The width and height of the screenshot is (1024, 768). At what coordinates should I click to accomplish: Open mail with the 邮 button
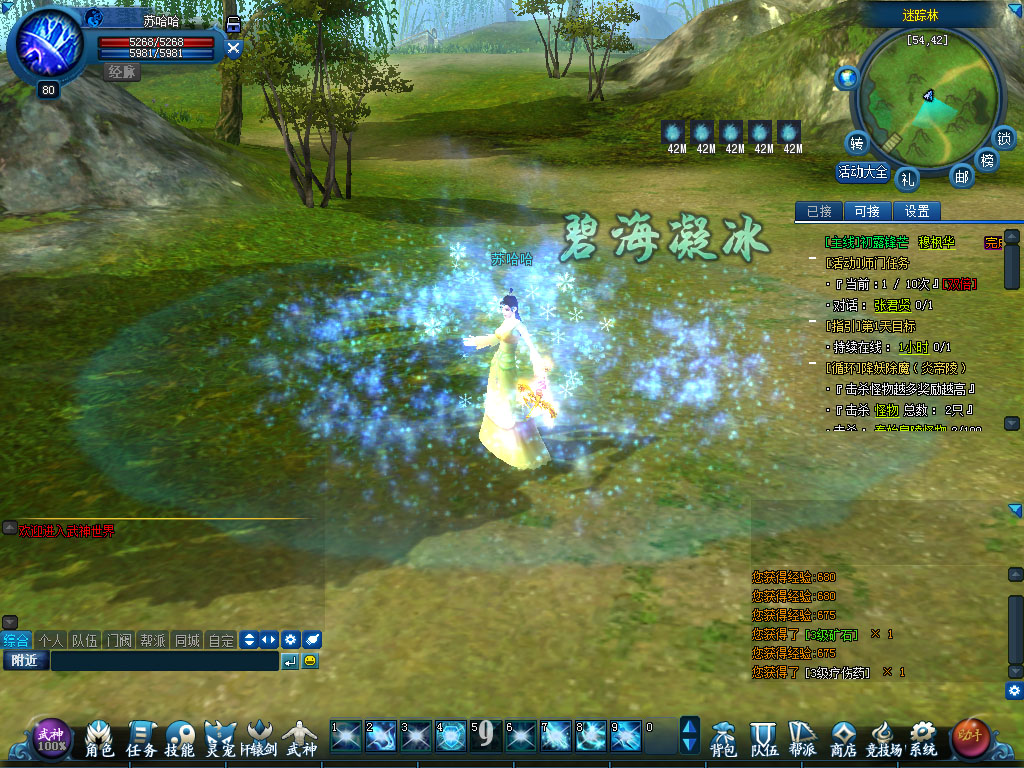pos(961,177)
